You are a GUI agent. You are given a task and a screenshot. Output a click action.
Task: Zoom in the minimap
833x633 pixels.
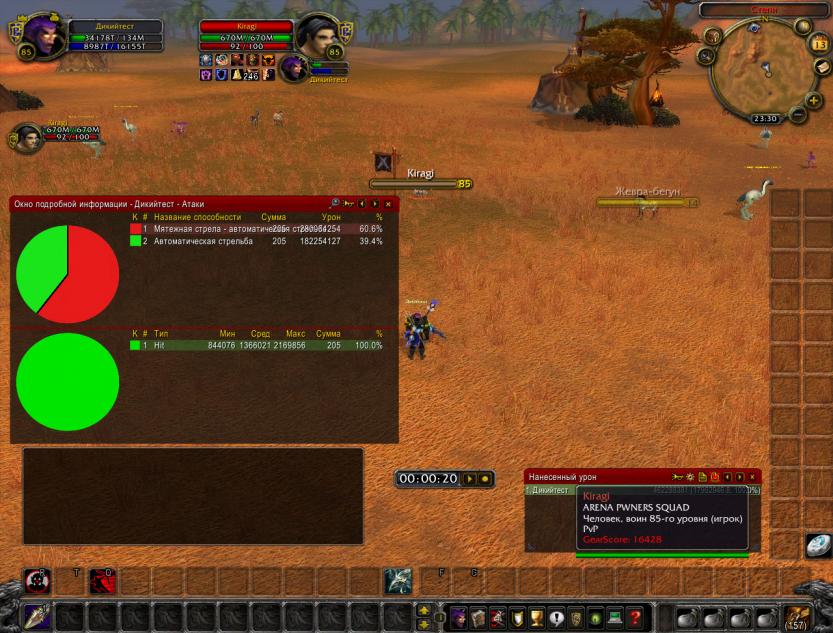coord(813,101)
